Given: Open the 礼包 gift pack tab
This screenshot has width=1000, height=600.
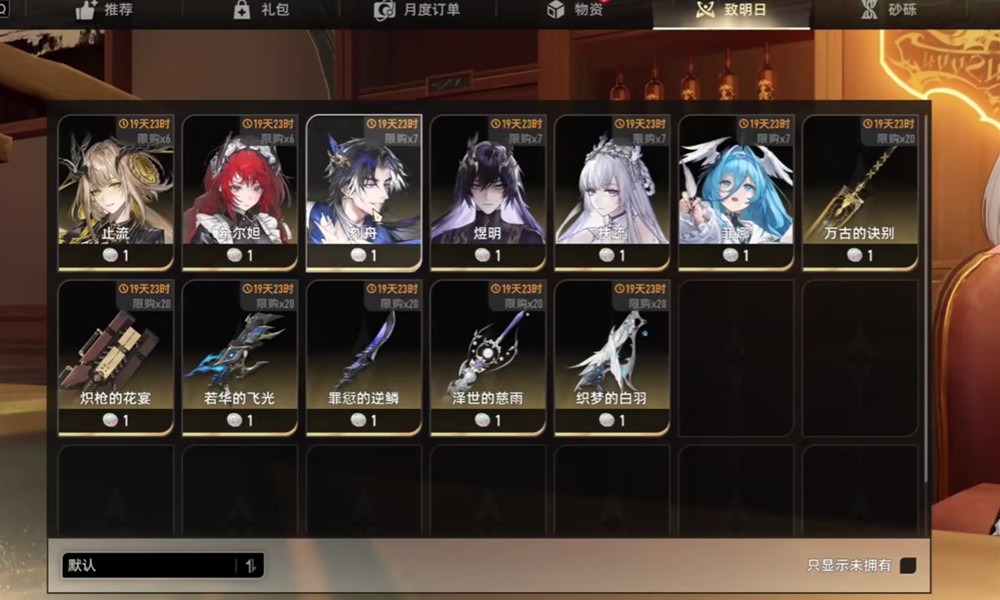Looking at the screenshot, I should [x=260, y=11].
